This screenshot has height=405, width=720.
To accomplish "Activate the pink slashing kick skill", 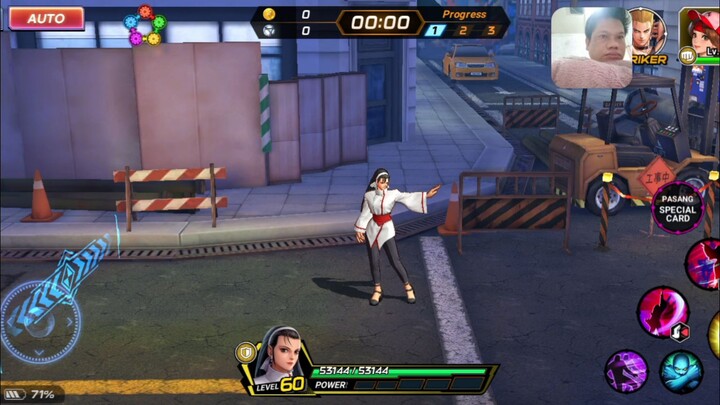I will click(x=661, y=310).
